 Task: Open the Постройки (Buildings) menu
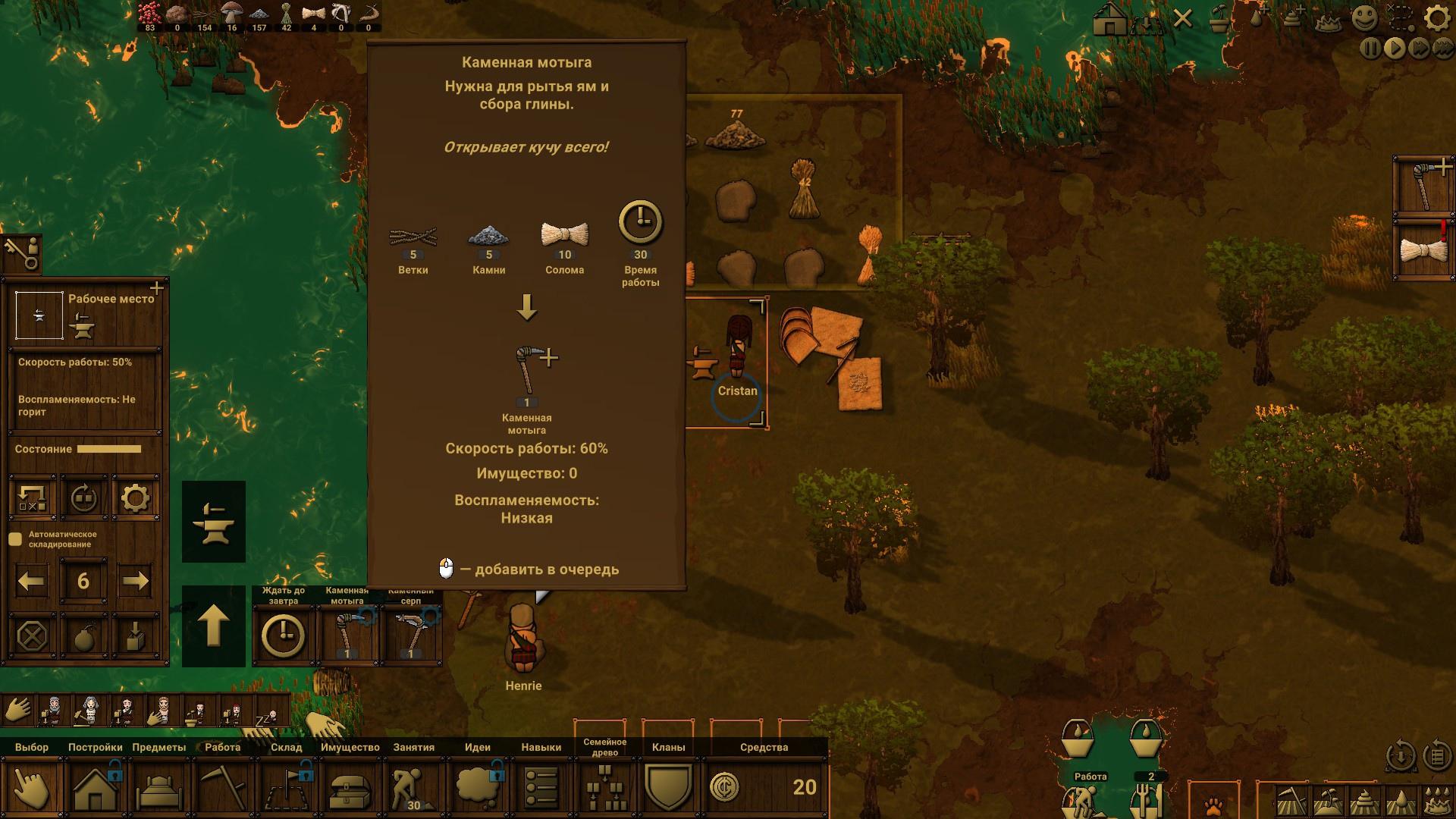(x=95, y=787)
